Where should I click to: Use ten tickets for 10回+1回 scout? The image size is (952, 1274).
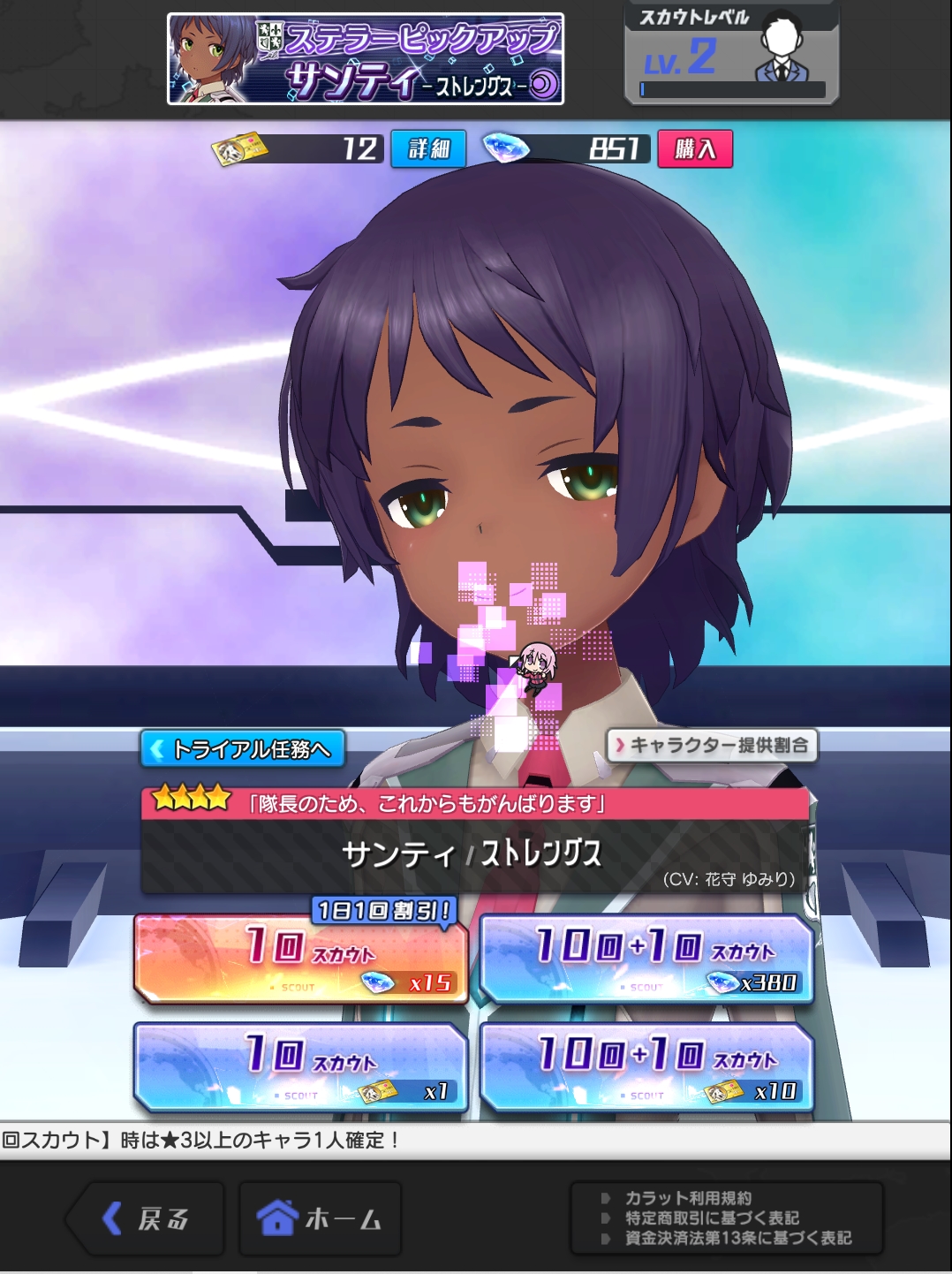tap(646, 1068)
